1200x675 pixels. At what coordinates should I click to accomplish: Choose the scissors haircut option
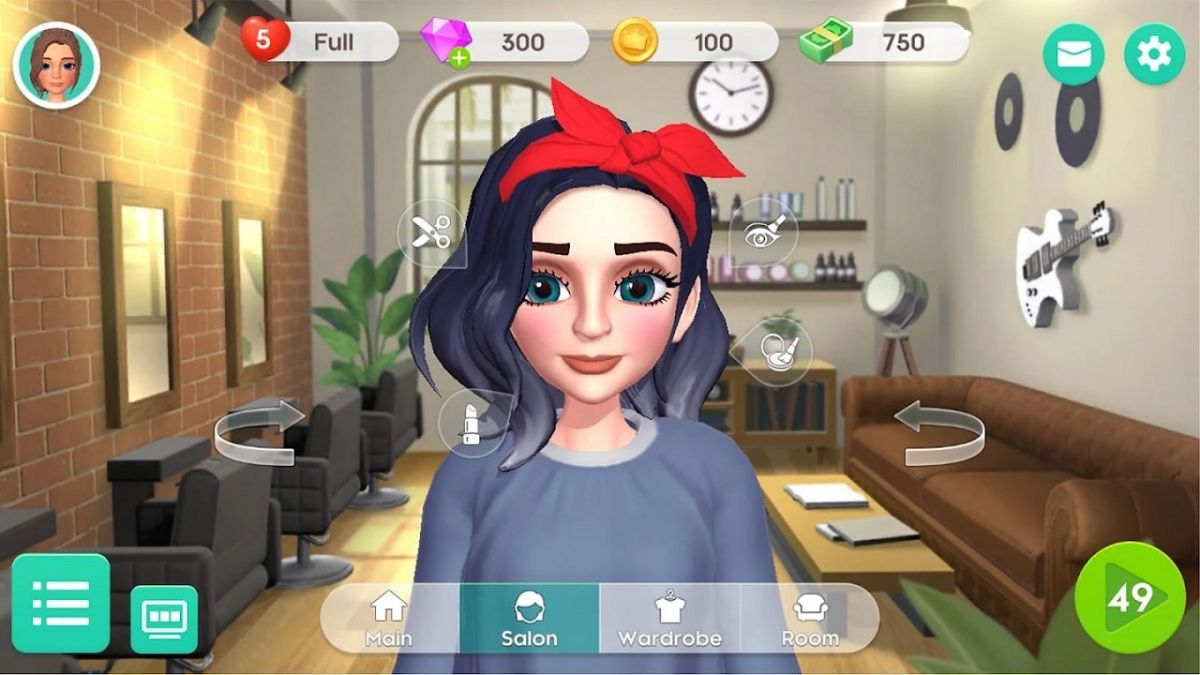tap(430, 233)
